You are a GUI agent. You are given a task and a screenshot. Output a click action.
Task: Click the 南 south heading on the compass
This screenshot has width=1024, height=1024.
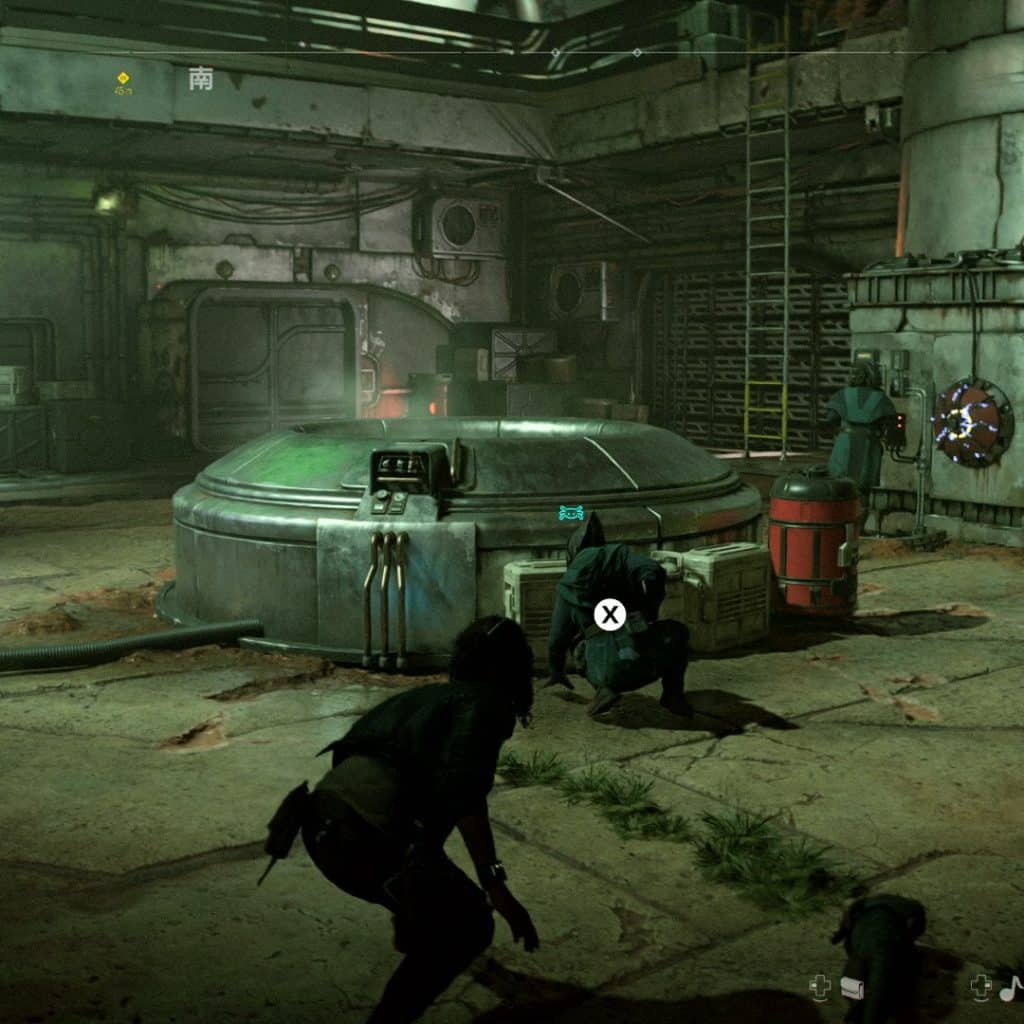coord(201,80)
